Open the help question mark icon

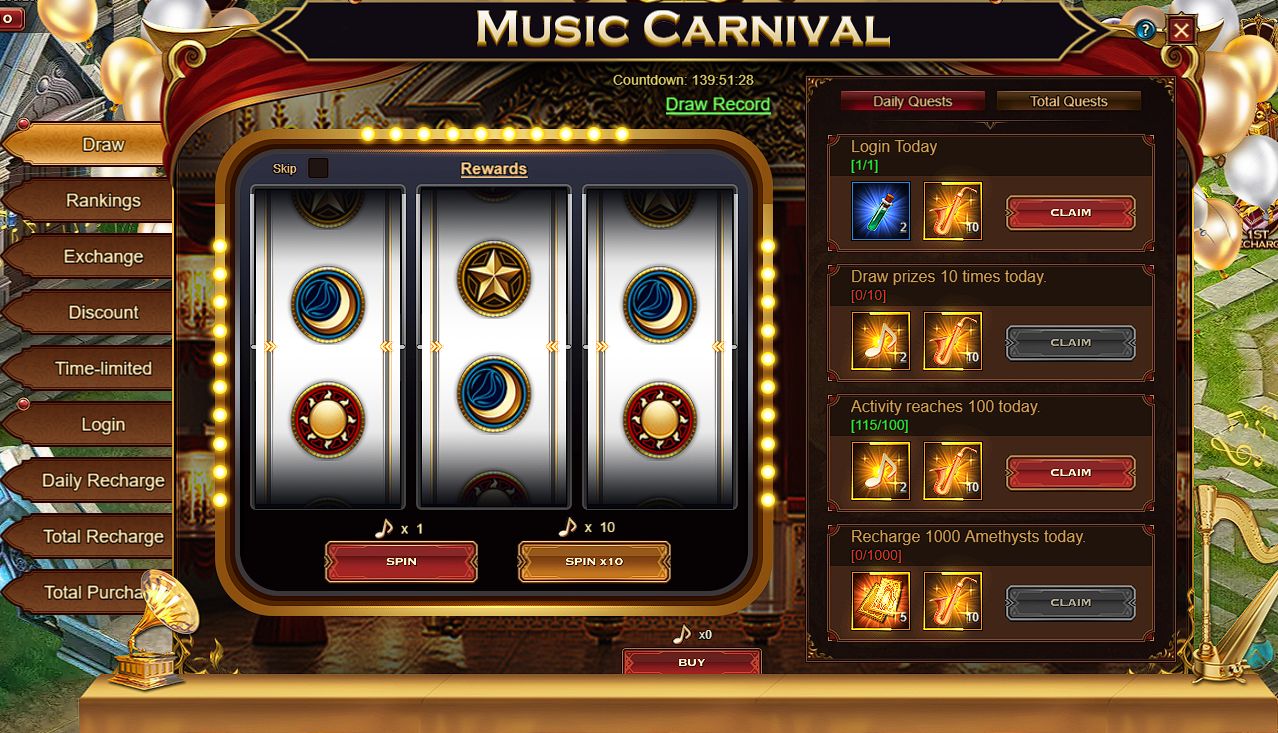1146,30
